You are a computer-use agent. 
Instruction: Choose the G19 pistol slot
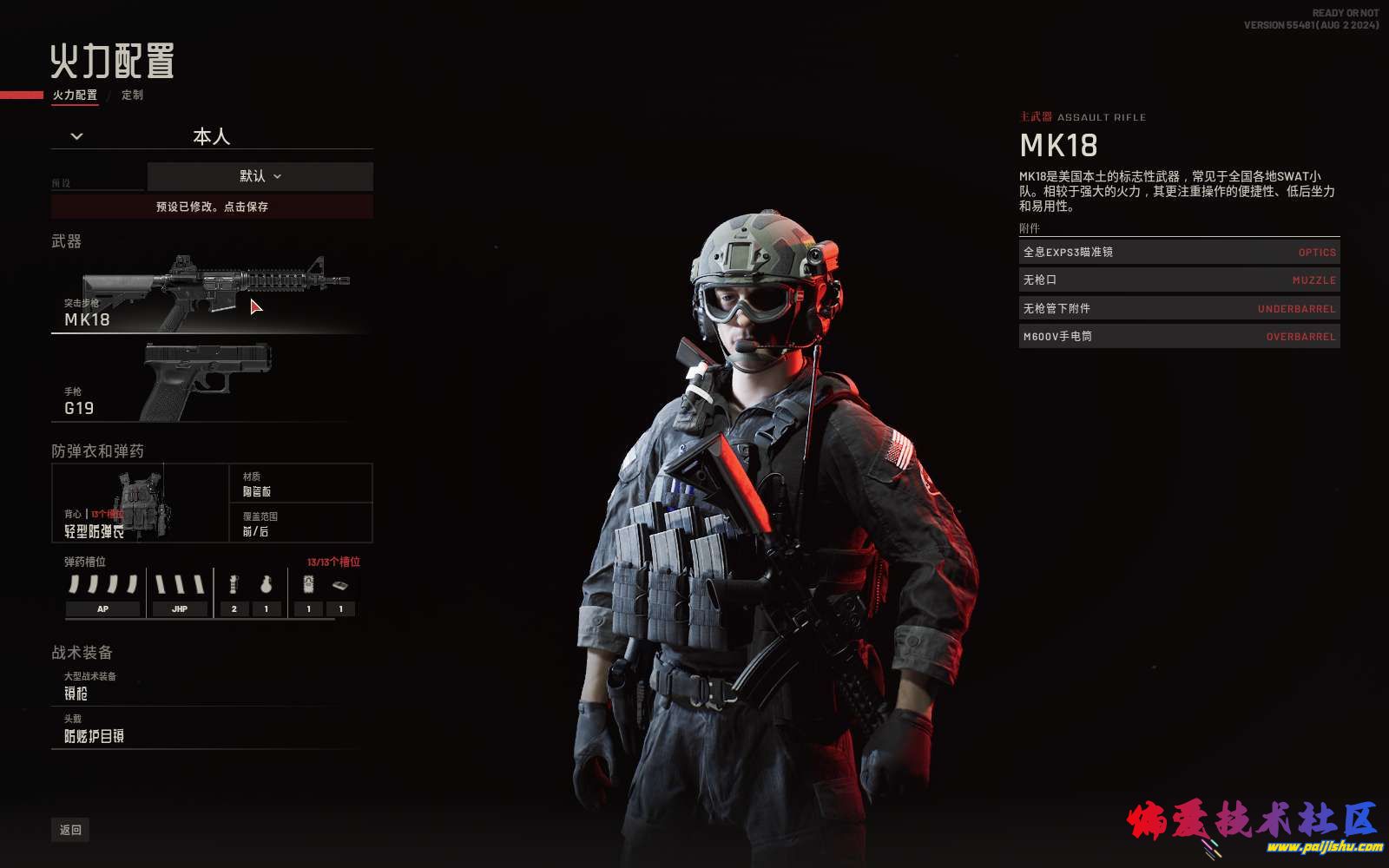tap(208, 382)
